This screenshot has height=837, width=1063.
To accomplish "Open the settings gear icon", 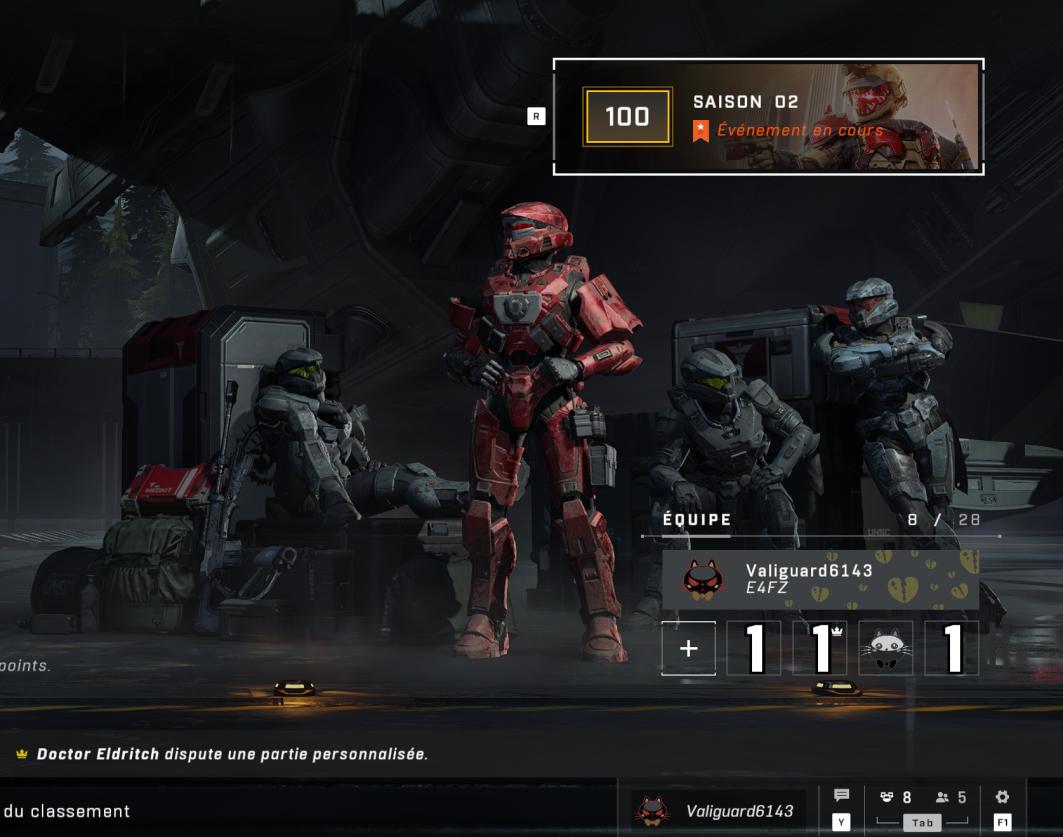I will tap(1002, 797).
